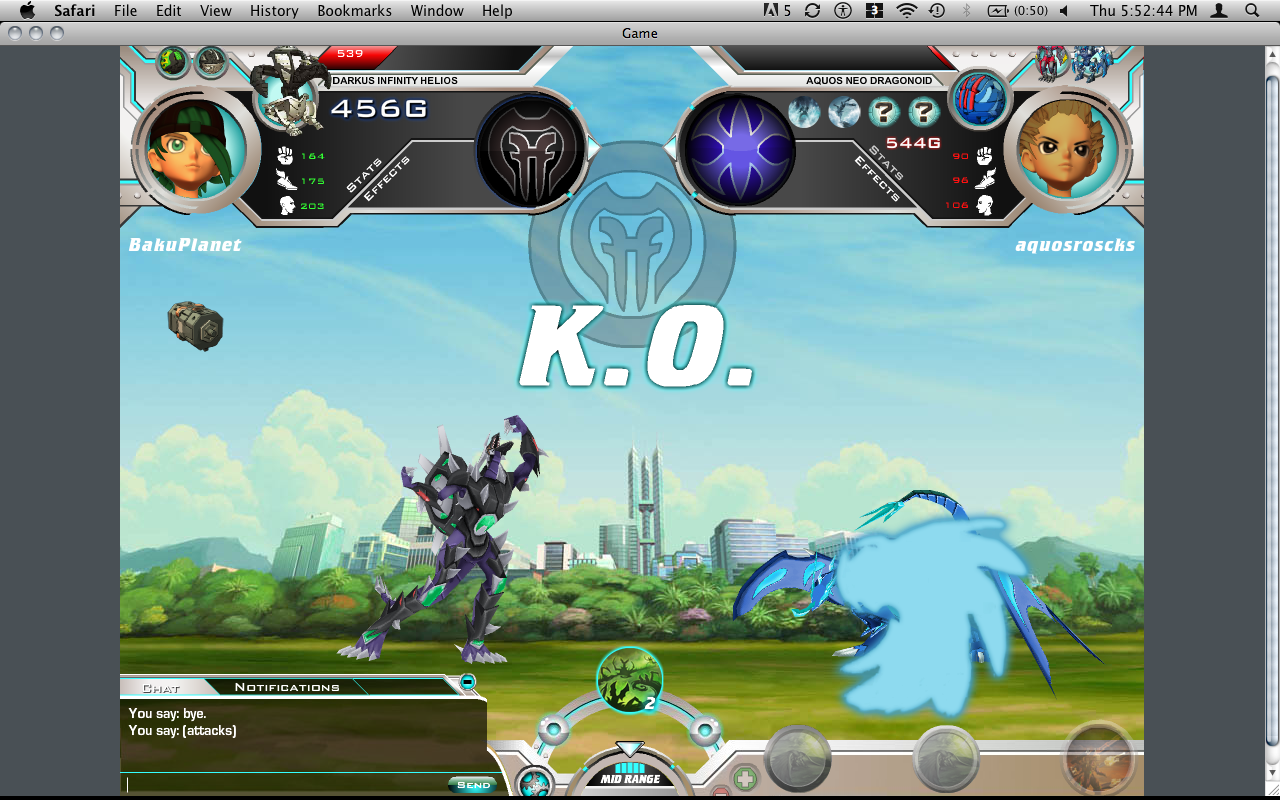Select the green plus heal button
1280x800 pixels.
coord(744,778)
